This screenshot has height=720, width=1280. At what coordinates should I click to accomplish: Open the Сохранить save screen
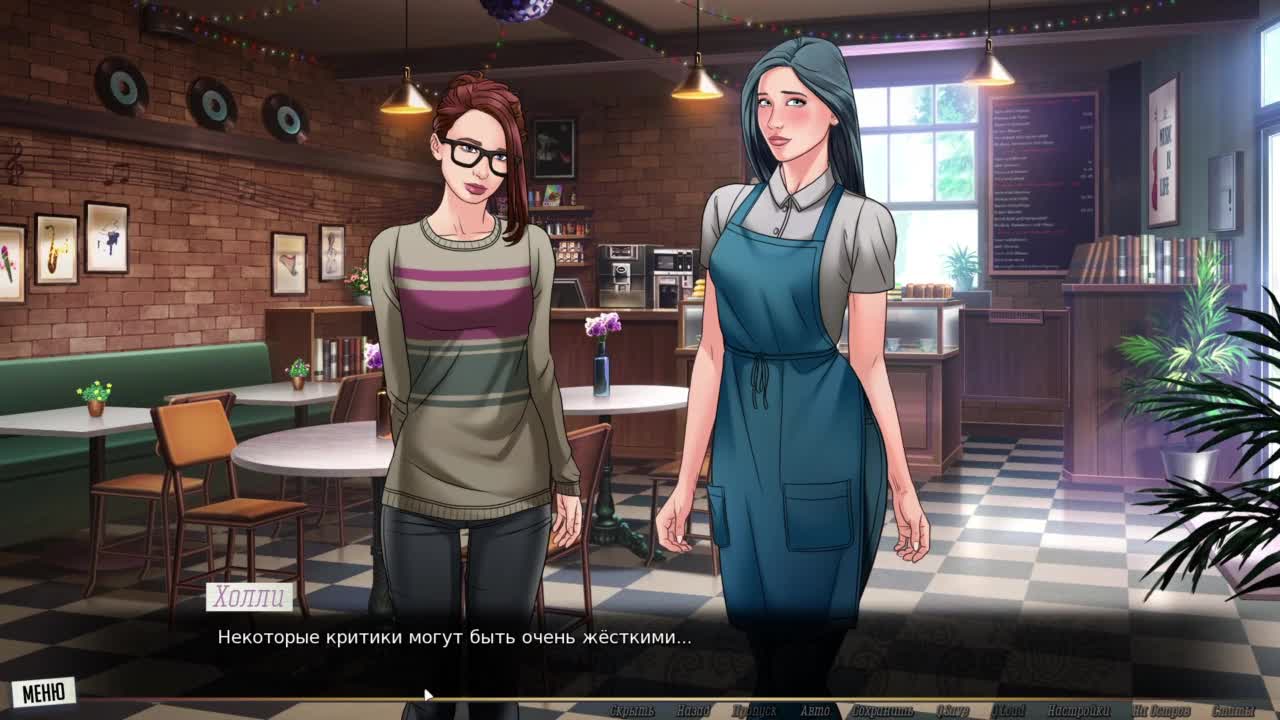coord(882,711)
